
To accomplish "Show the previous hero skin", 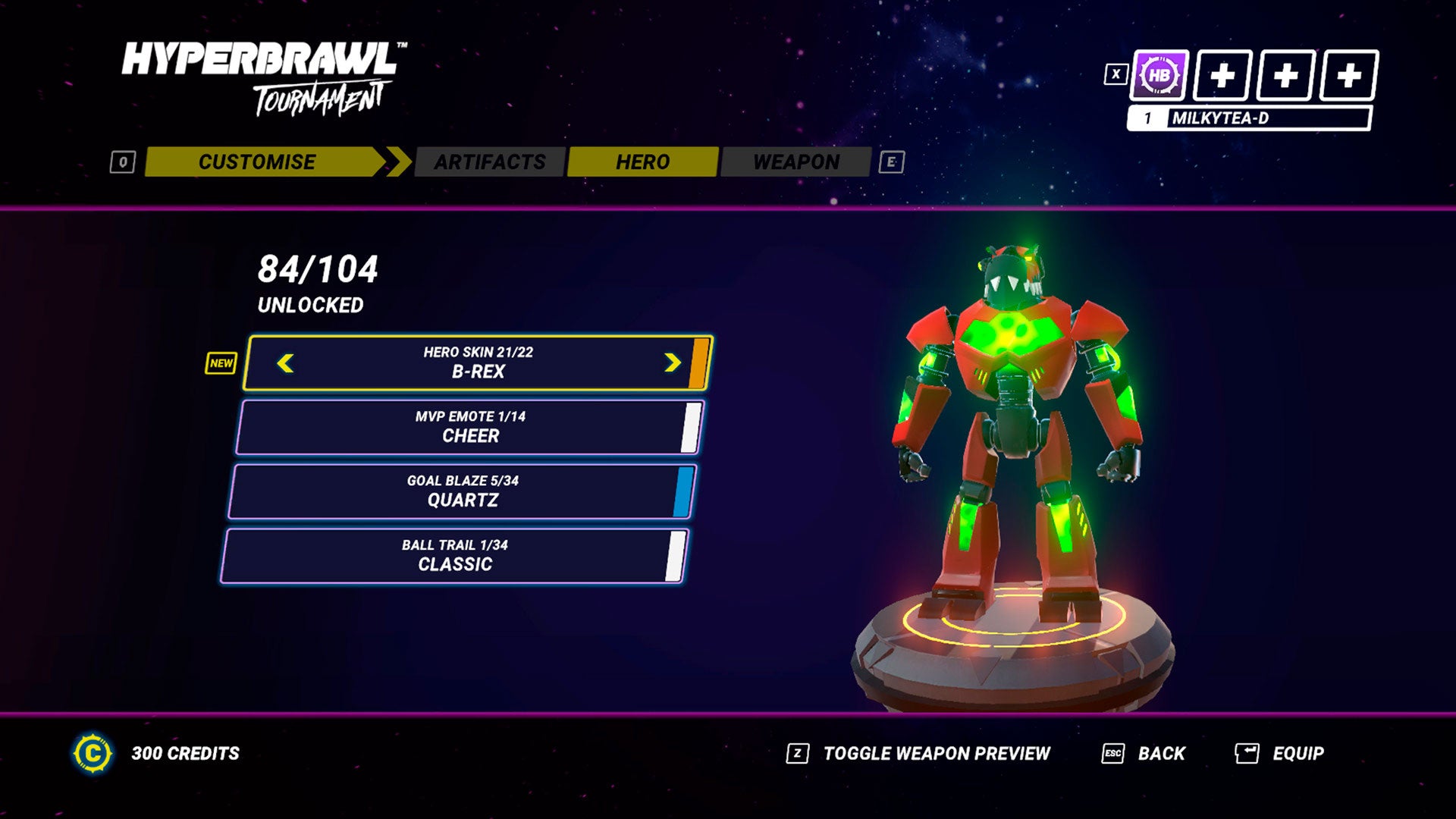I will pyautogui.click(x=285, y=363).
